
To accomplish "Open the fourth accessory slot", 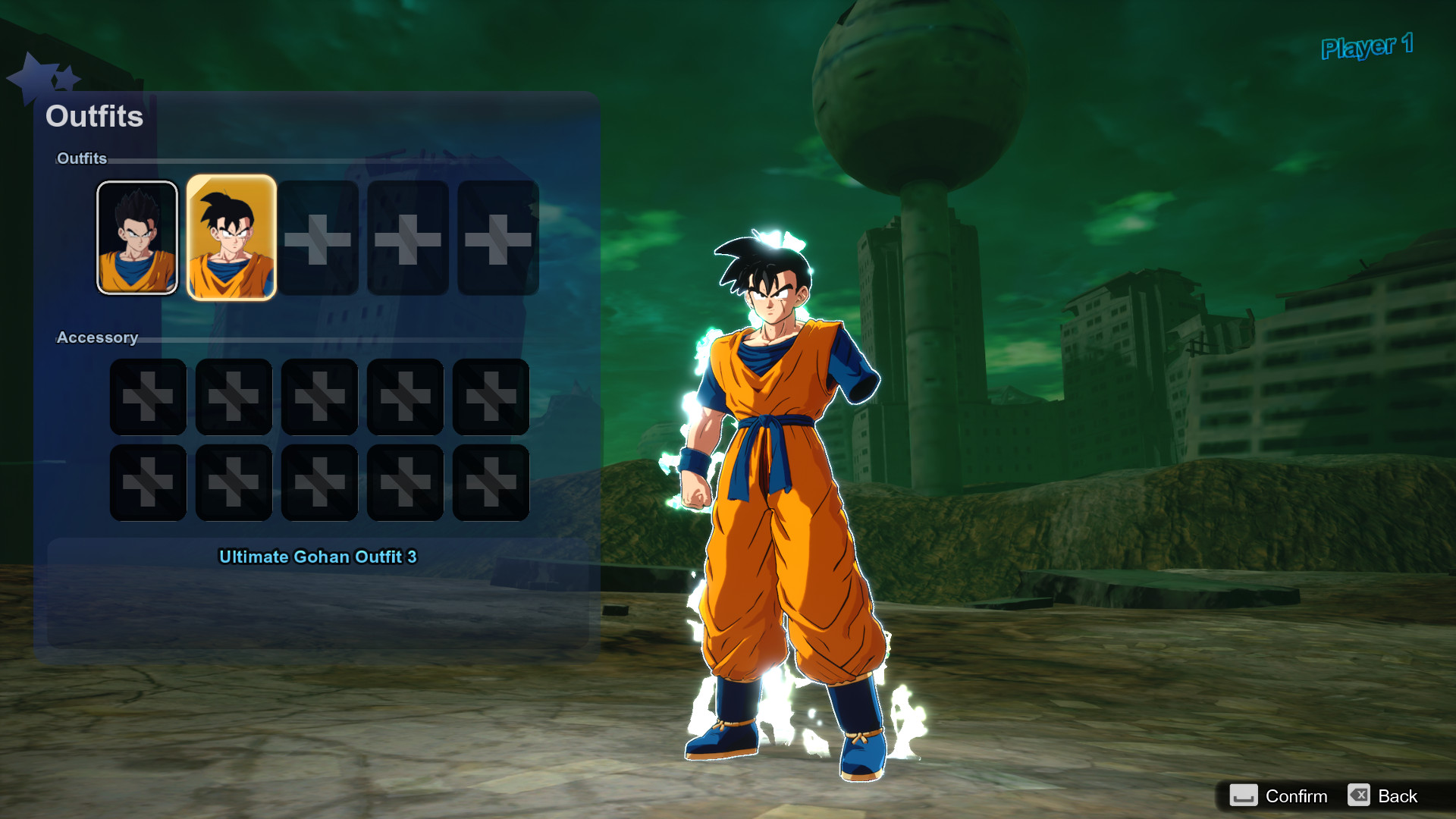I will coord(404,397).
